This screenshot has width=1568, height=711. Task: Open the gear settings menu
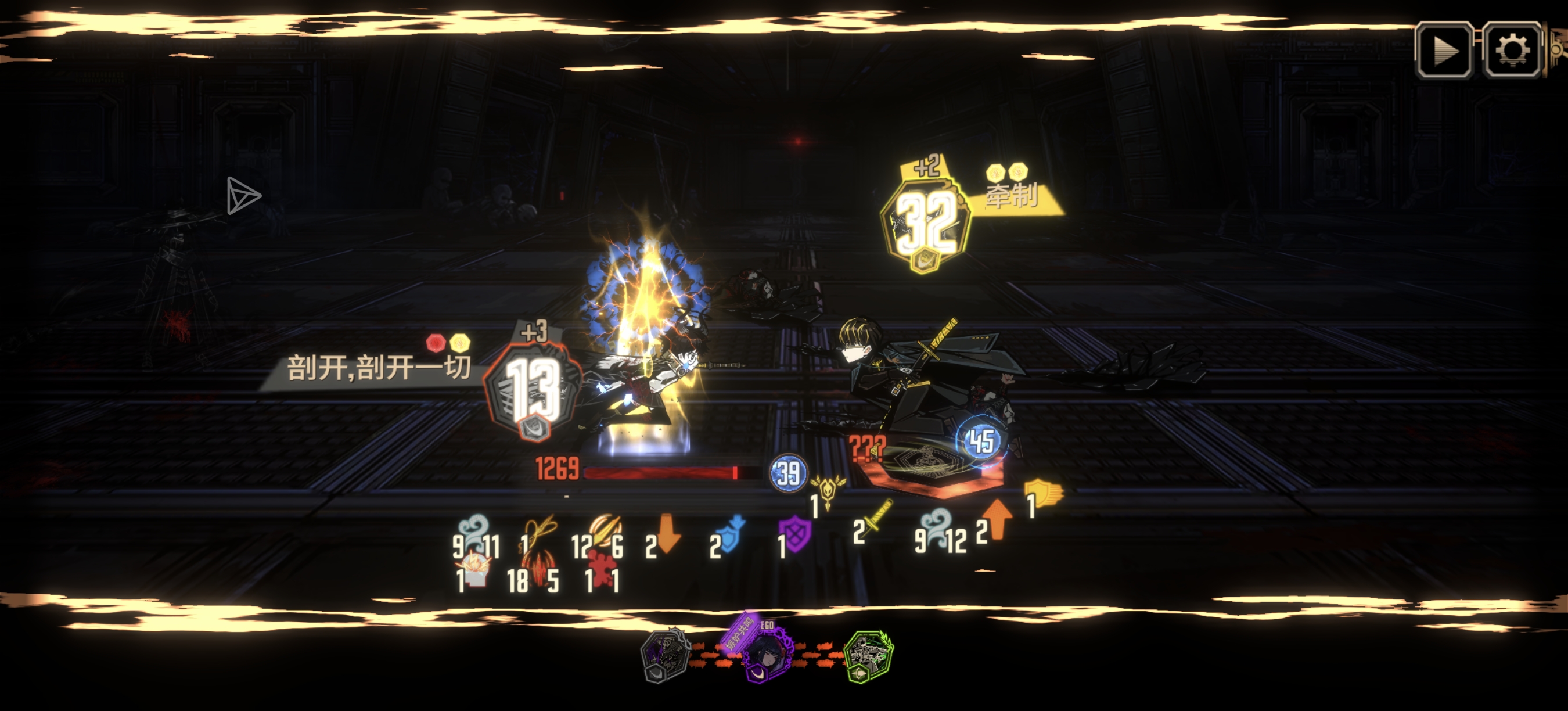pyautogui.click(x=1512, y=50)
